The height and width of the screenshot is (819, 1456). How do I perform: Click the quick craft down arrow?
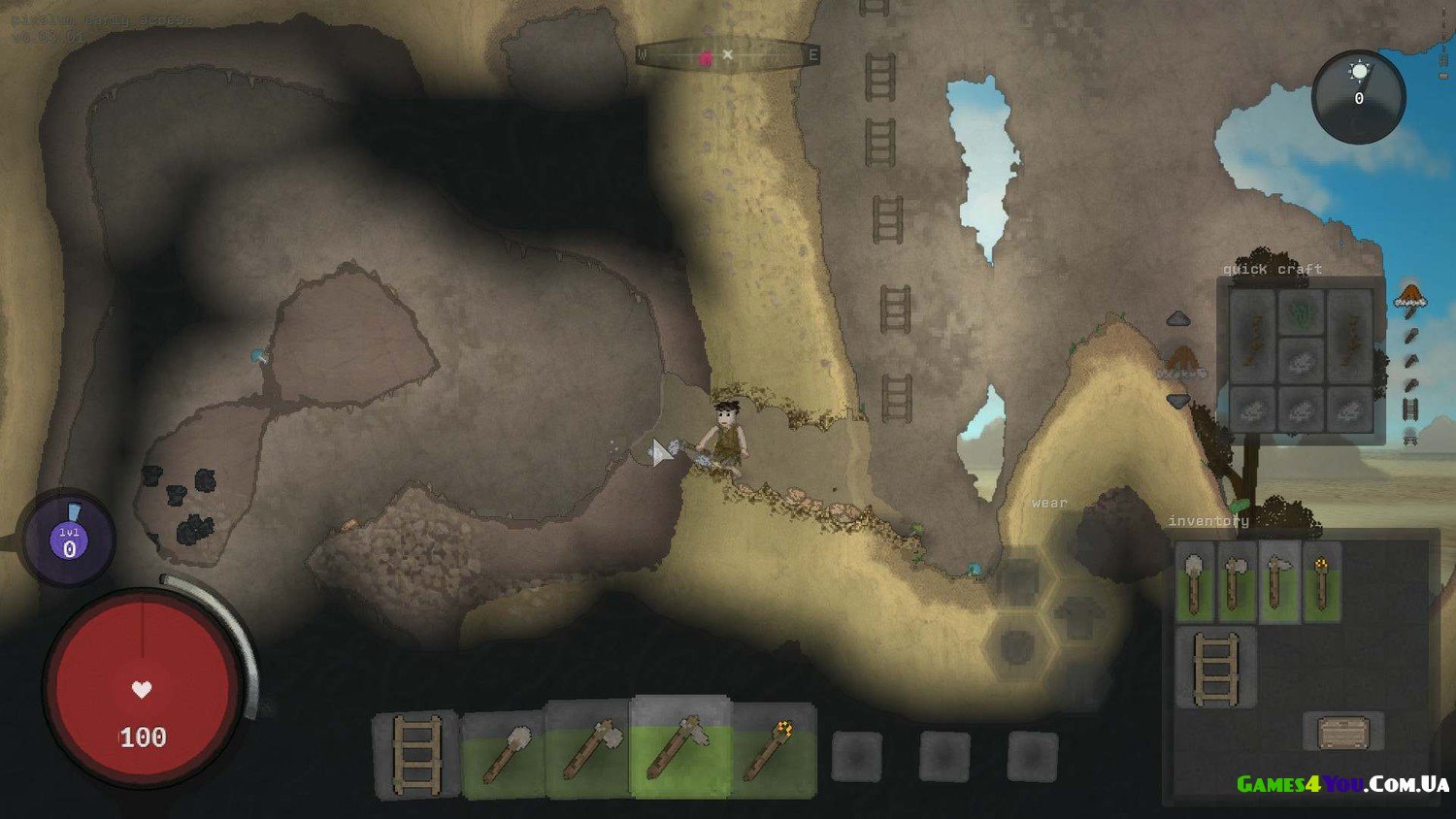[x=1178, y=401]
